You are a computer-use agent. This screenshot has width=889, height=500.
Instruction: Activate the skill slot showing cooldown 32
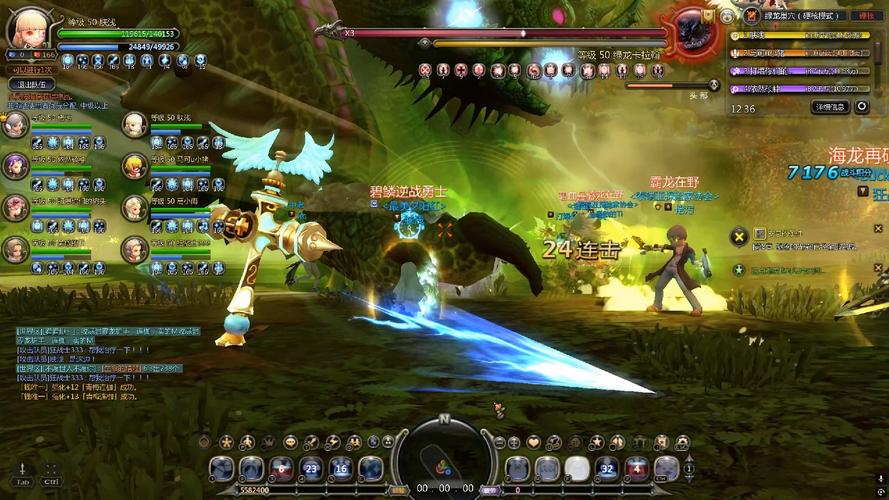point(606,468)
